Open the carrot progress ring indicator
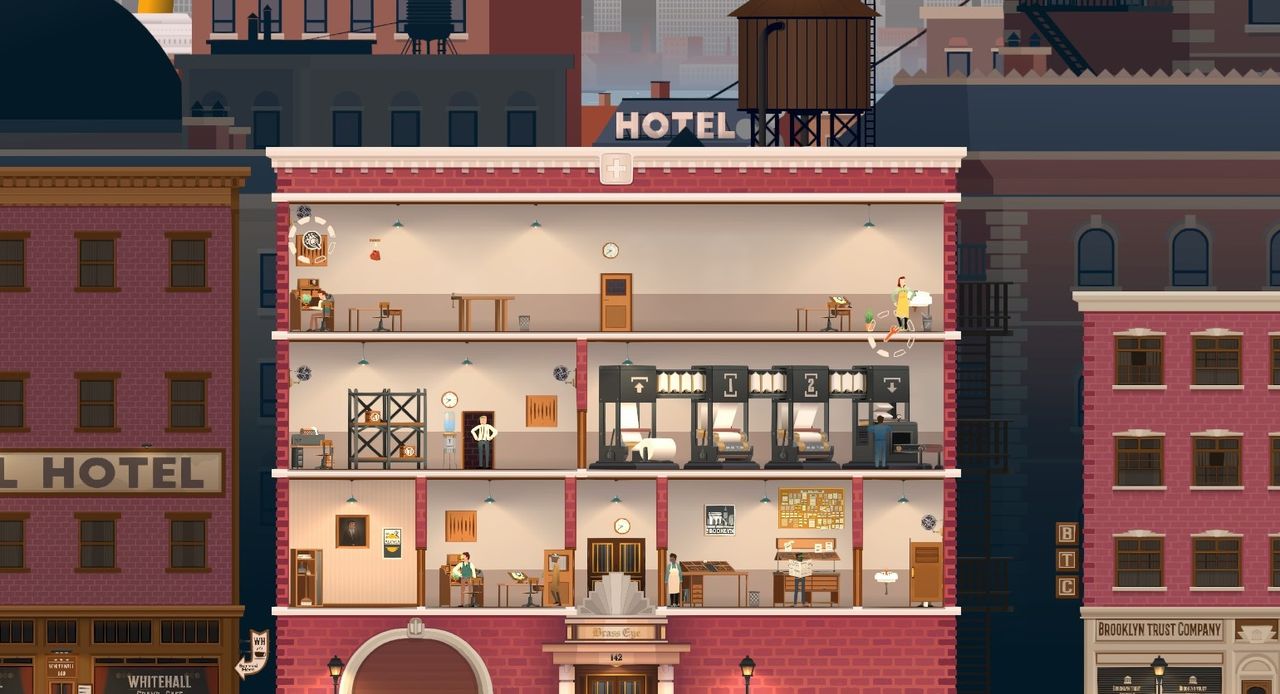 click(890, 334)
